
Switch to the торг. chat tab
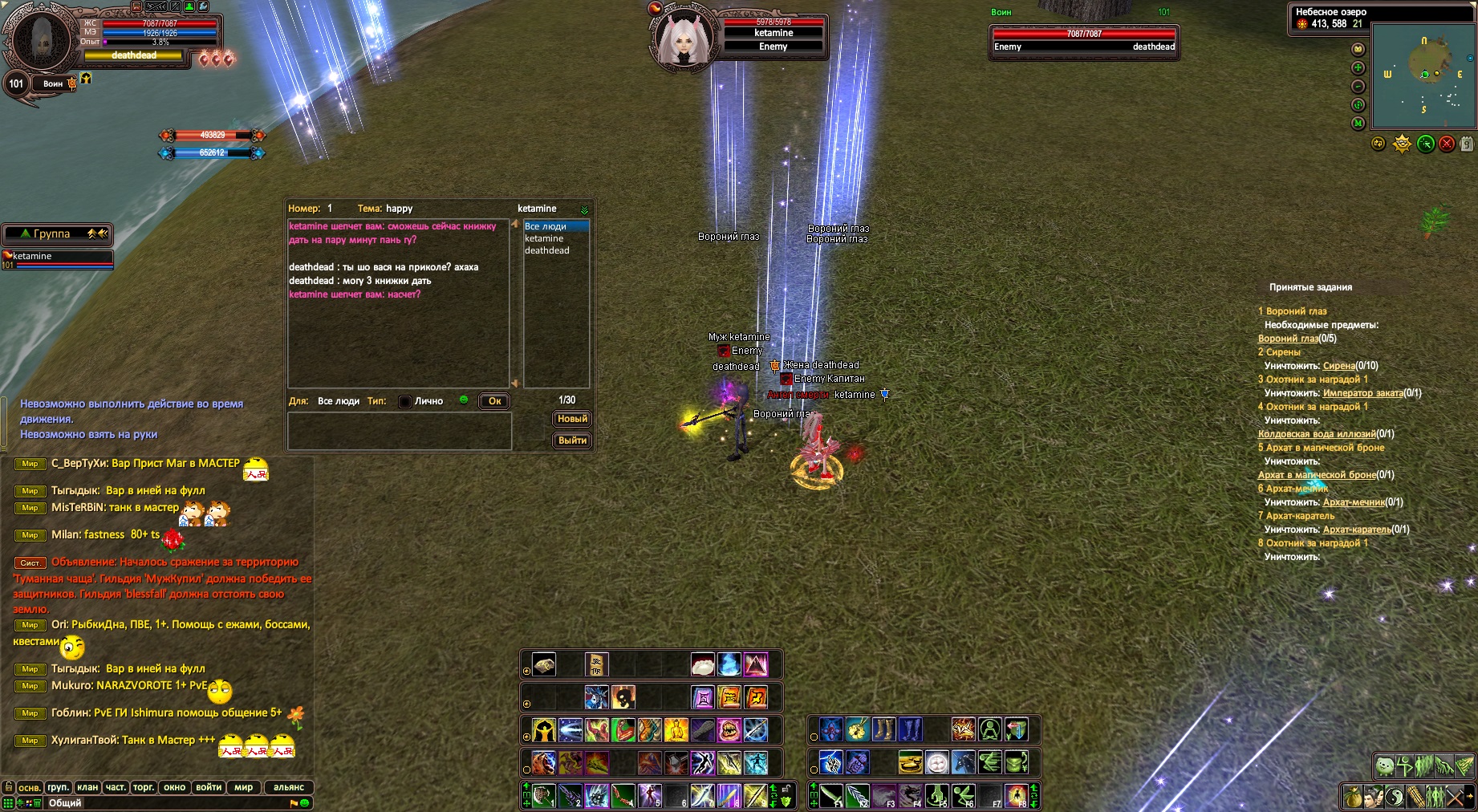(x=144, y=787)
